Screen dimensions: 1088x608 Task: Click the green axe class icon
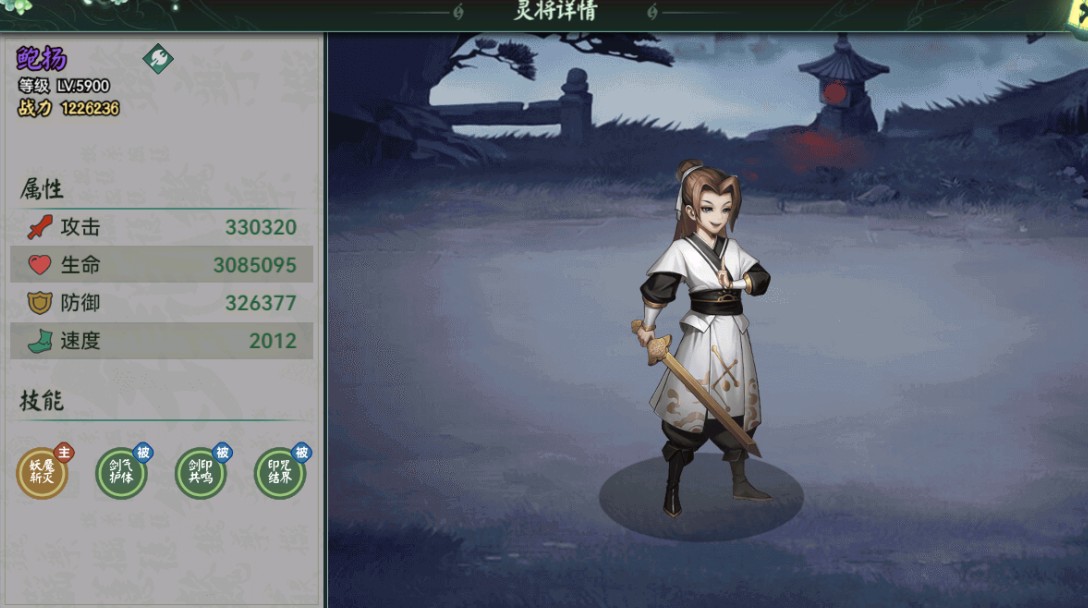click(x=158, y=58)
